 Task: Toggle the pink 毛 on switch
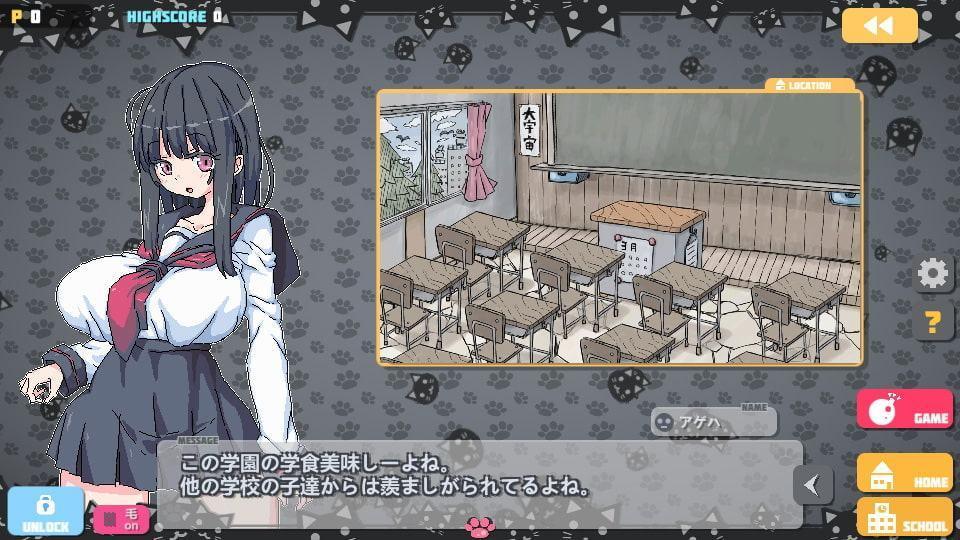tap(120, 520)
